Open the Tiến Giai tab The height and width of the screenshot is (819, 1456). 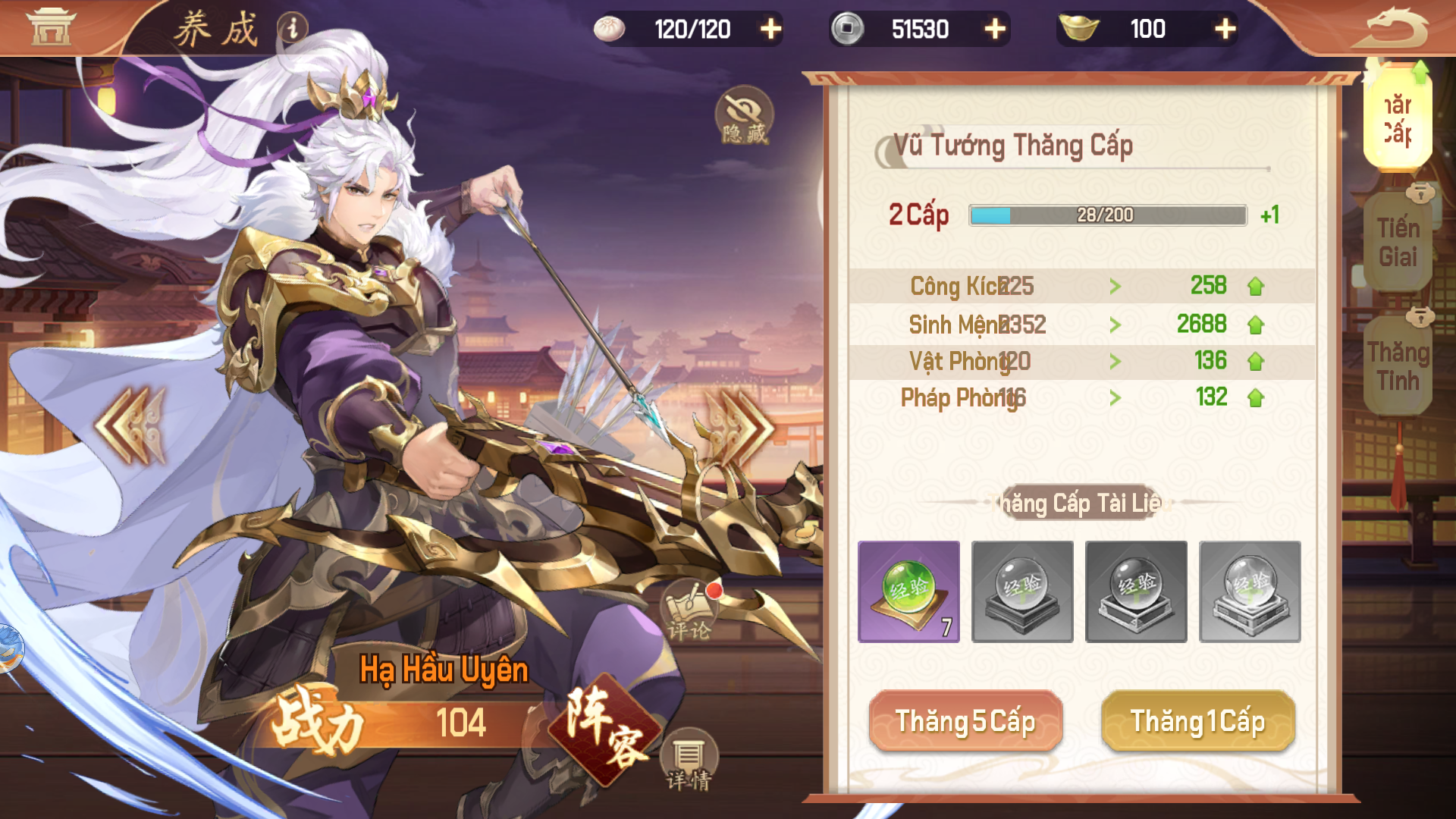tap(1398, 243)
